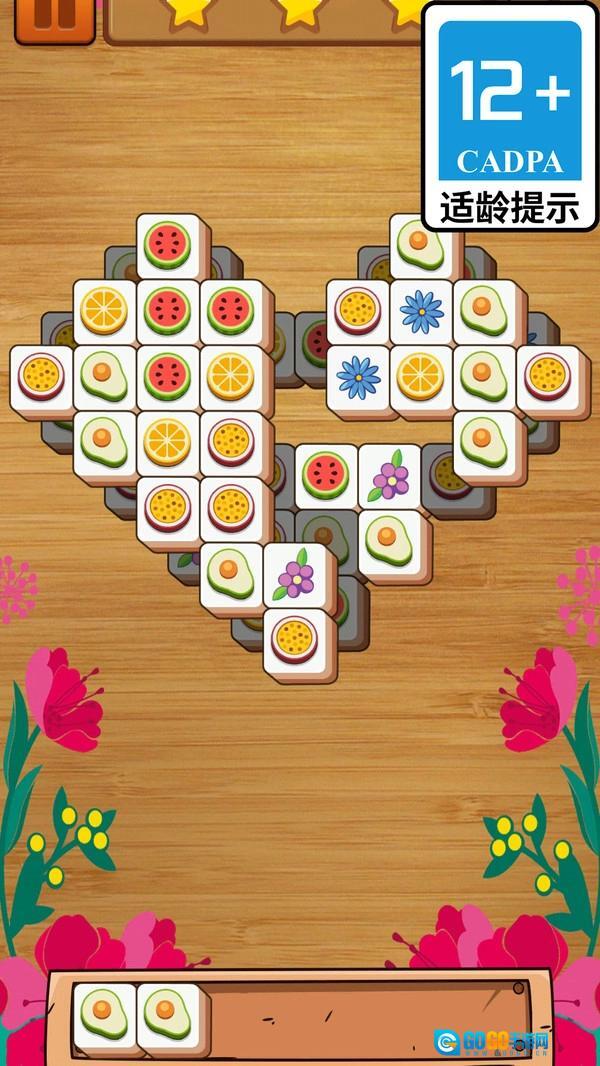Pick the purple flower tile above the bottom passion fruit

tap(295, 575)
